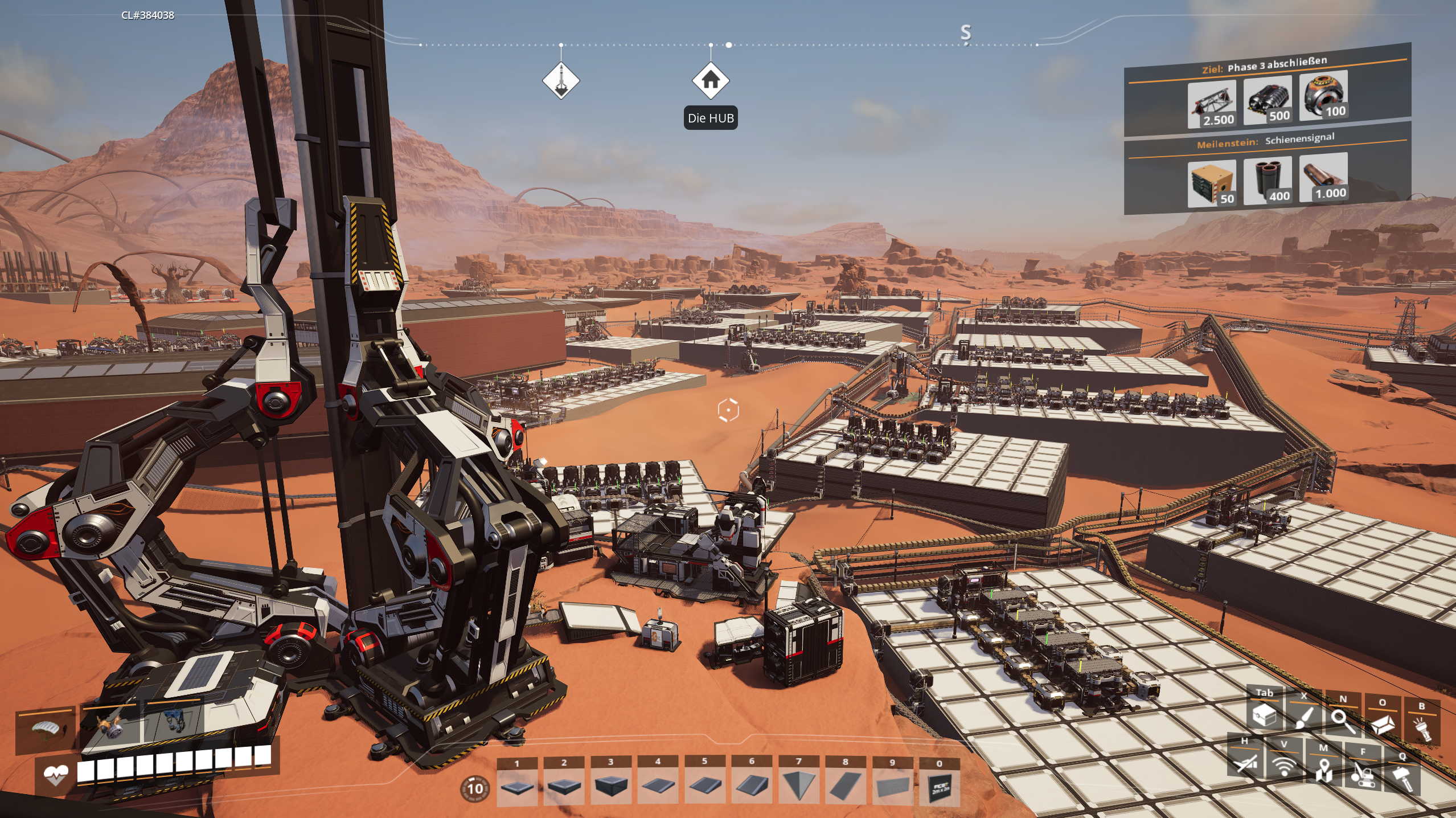Viewport: 1456px width, 818px height.
Task: Click the space elevator compass marker
Action: click(561, 80)
